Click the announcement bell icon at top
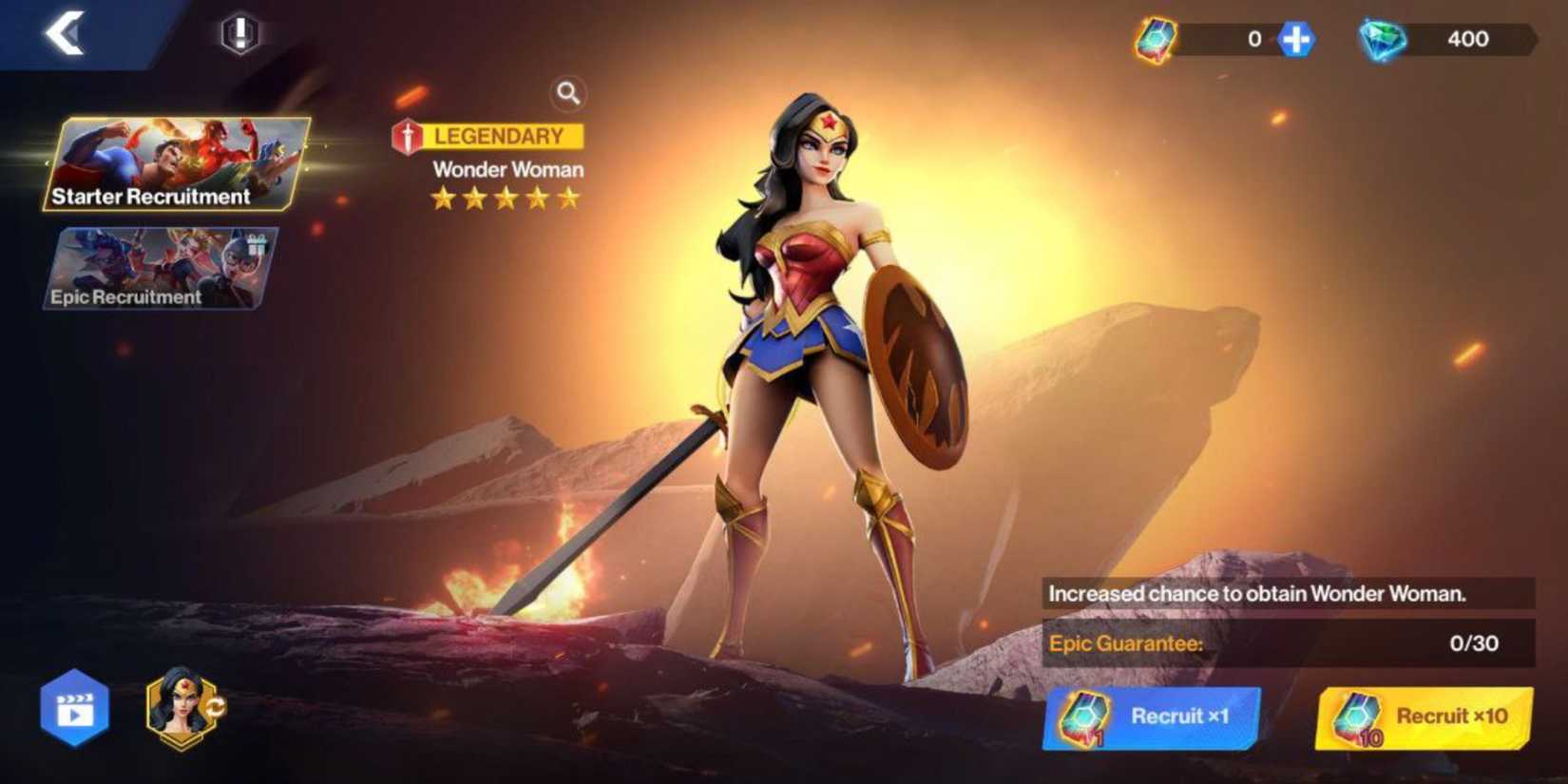This screenshot has height=784, width=1568. tap(240, 31)
